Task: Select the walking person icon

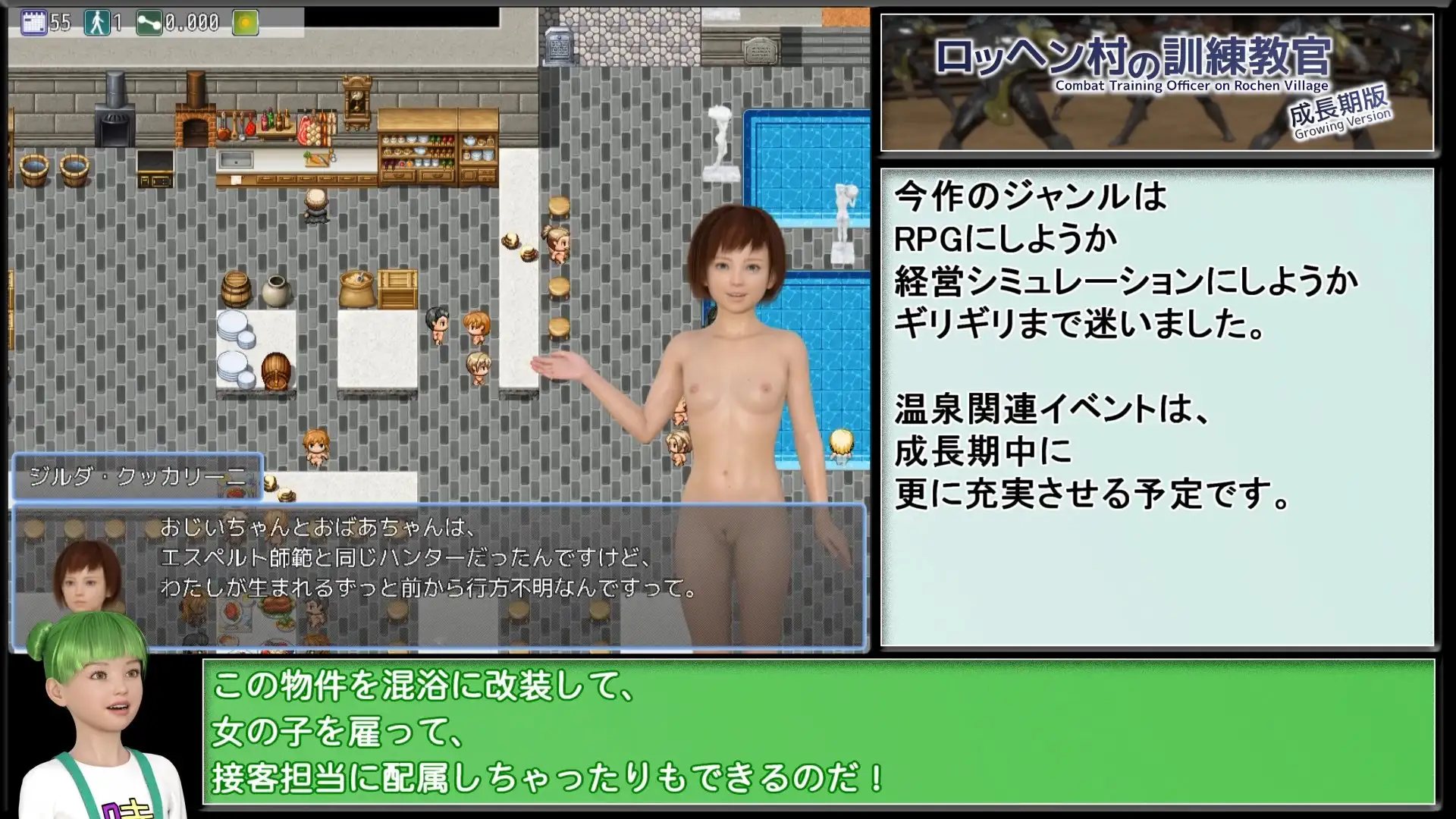Action: click(x=97, y=23)
